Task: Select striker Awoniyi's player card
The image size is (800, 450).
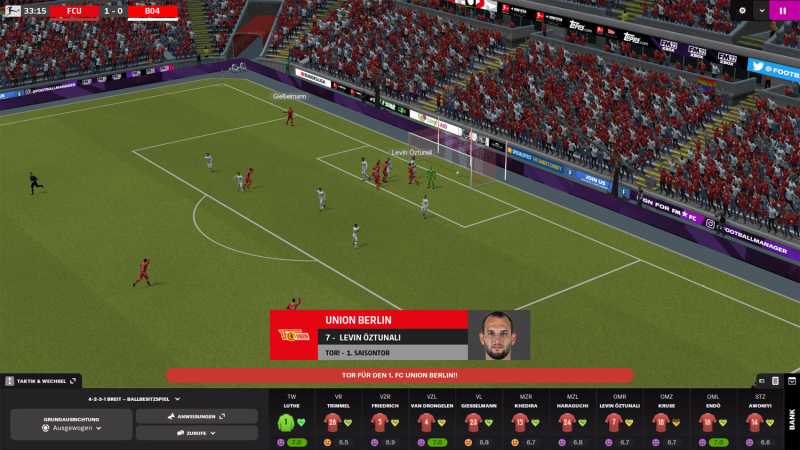Action: point(751,421)
